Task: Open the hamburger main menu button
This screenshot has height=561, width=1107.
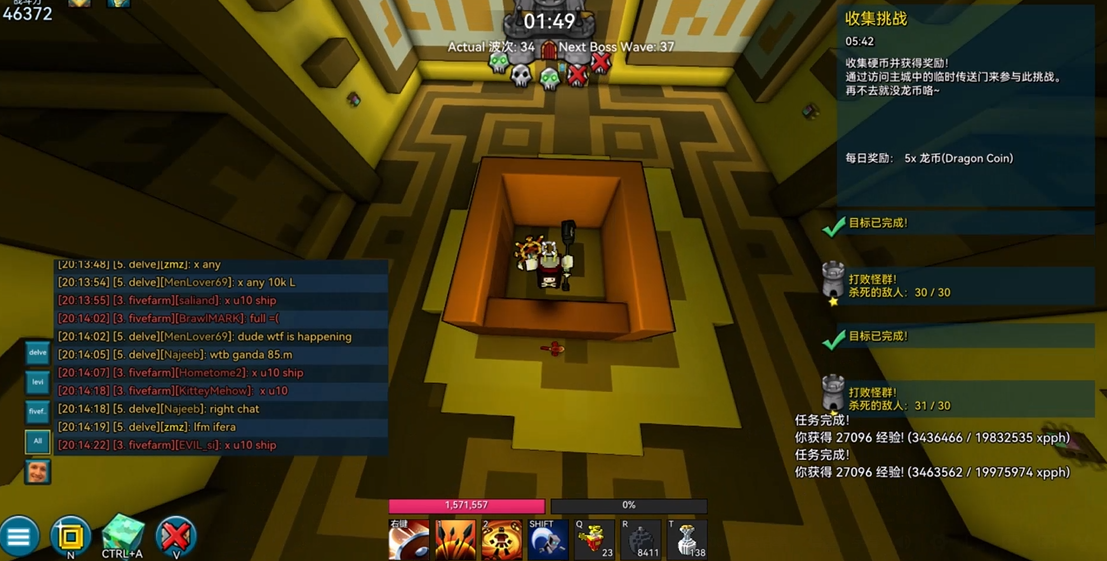Action: coord(19,537)
